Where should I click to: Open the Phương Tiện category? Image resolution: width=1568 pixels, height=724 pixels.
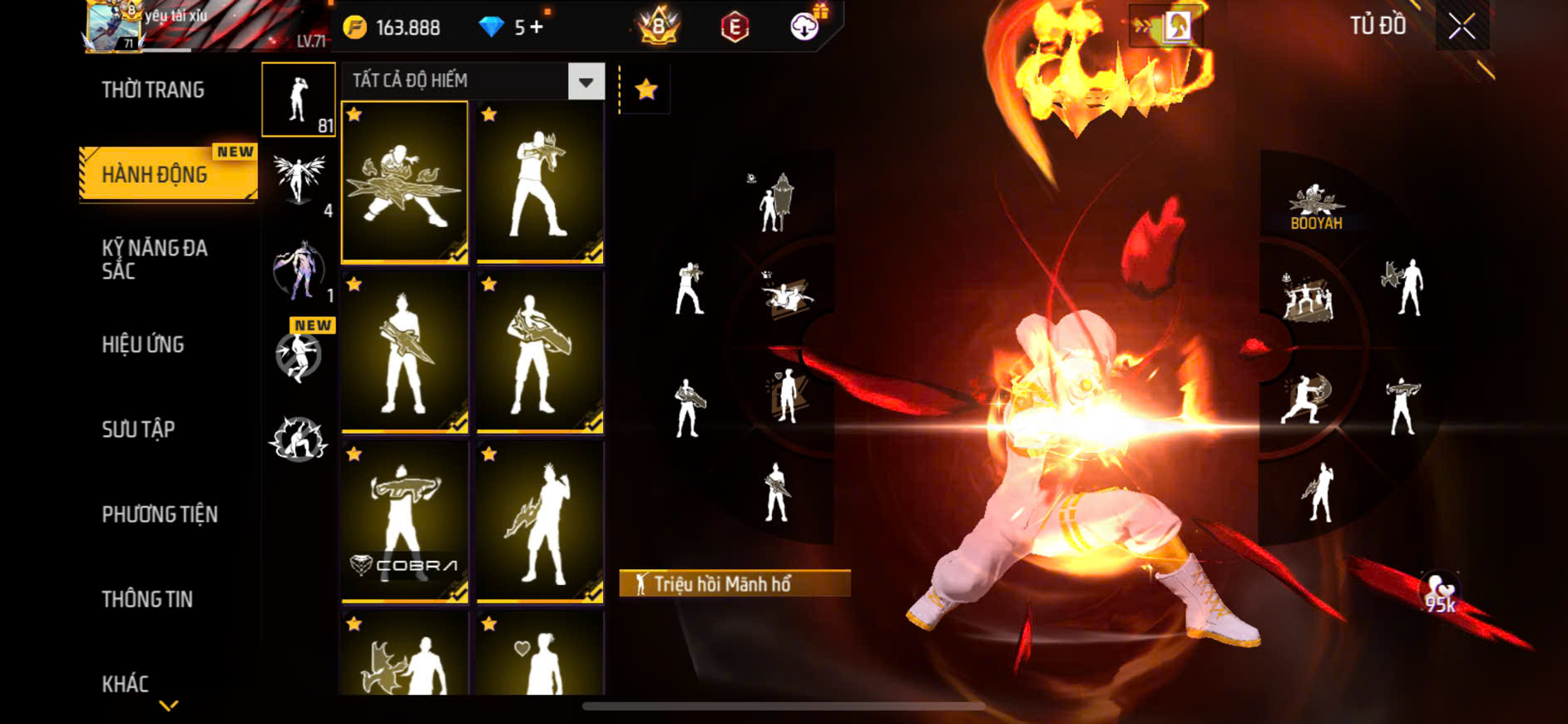click(x=160, y=514)
